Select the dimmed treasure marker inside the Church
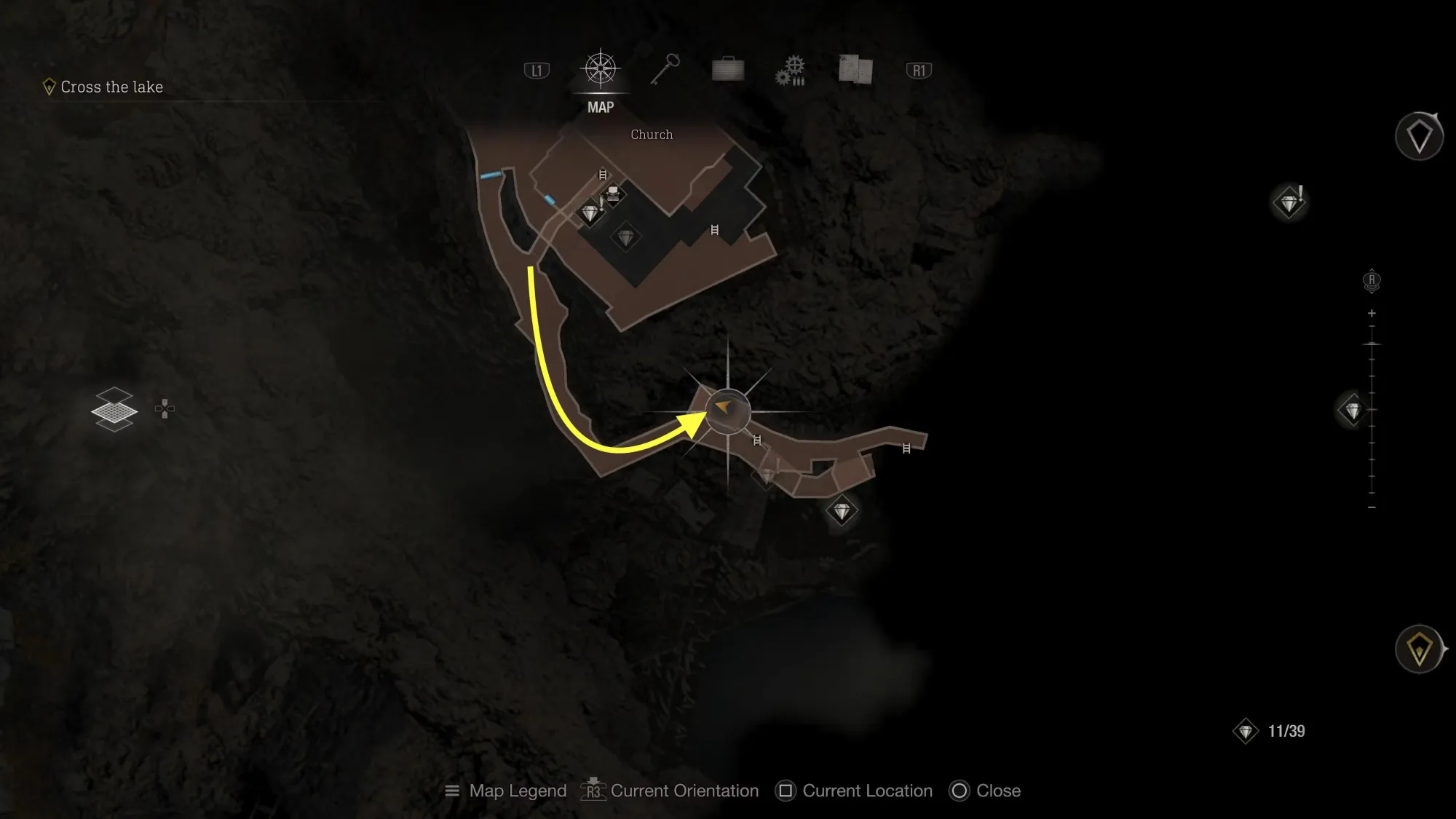1456x819 pixels. (626, 237)
